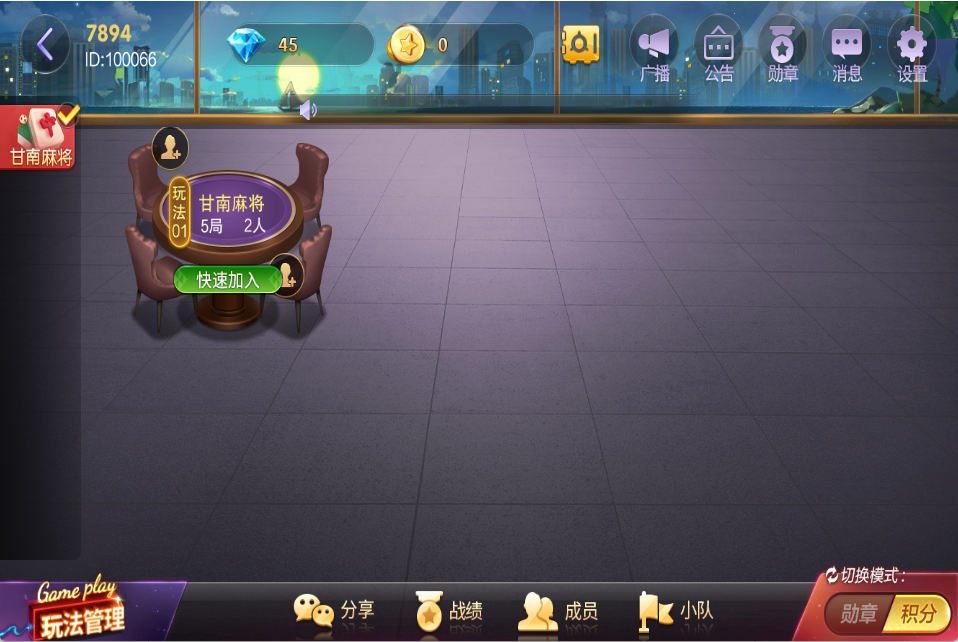The width and height of the screenshot is (958, 642).
Task: Open the 小队 squad menu
Action: point(669,611)
